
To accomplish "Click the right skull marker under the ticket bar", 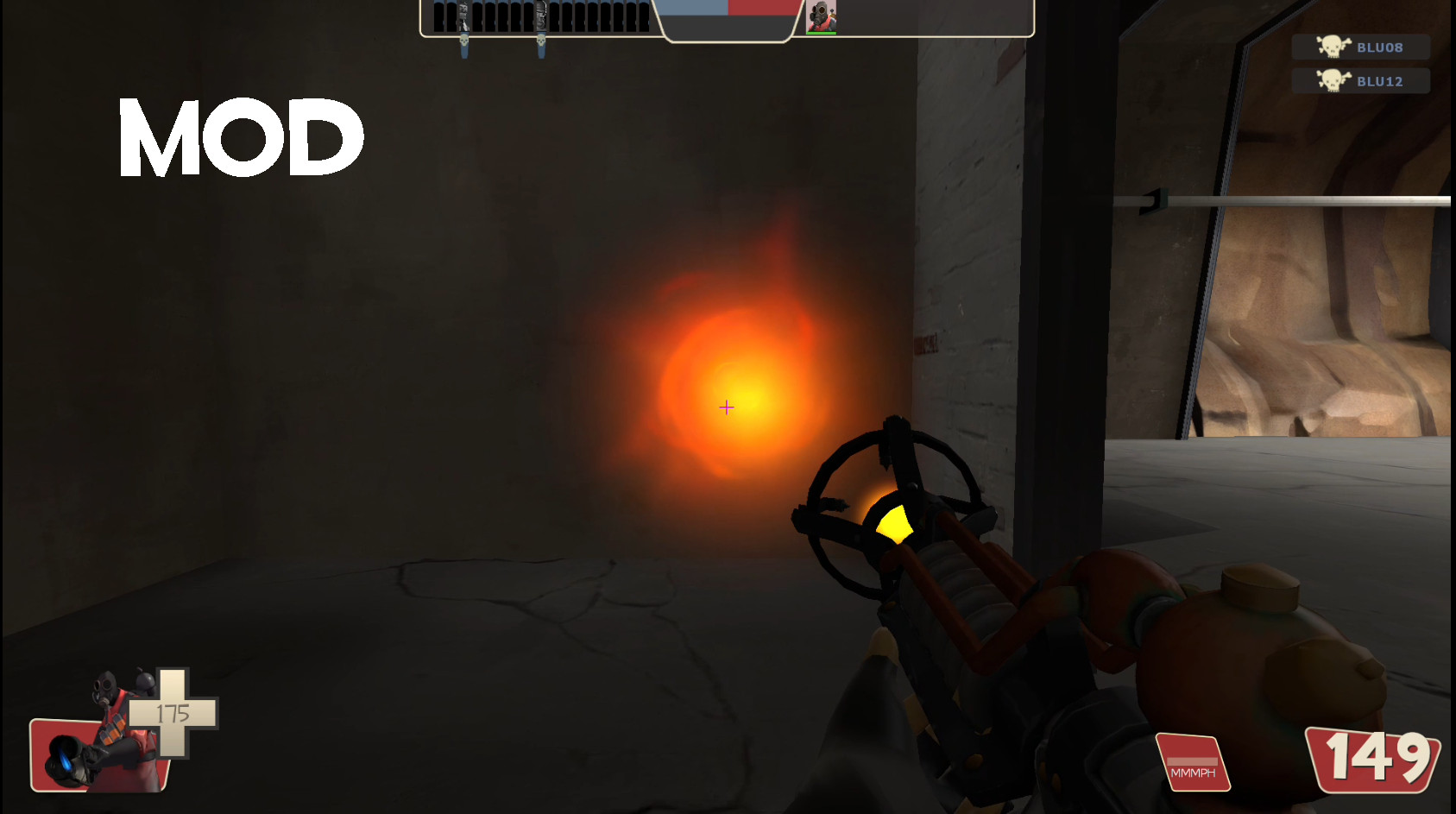I will 543,39.
